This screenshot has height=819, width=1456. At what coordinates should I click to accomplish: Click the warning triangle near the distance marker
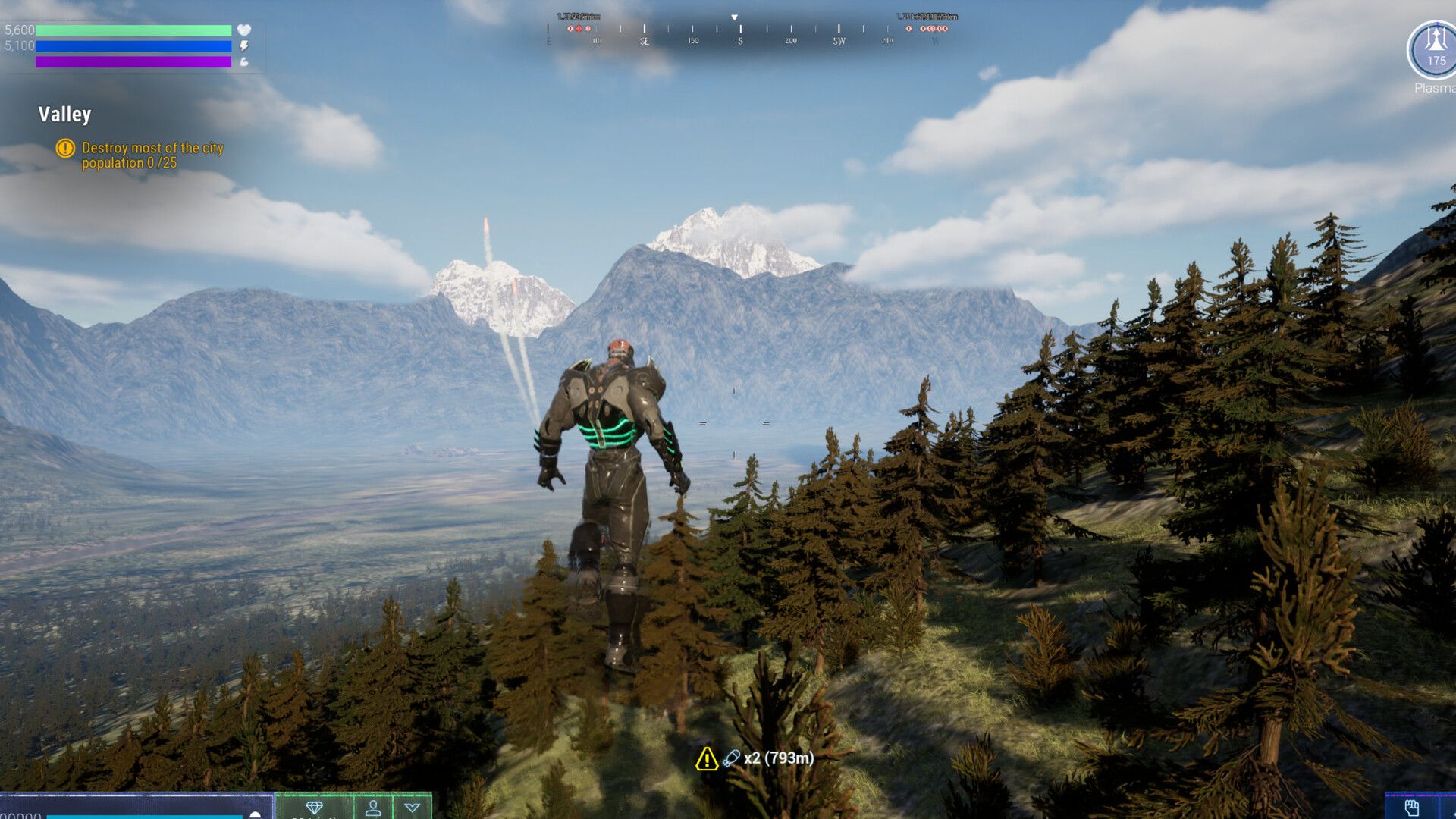(x=707, y=758)
